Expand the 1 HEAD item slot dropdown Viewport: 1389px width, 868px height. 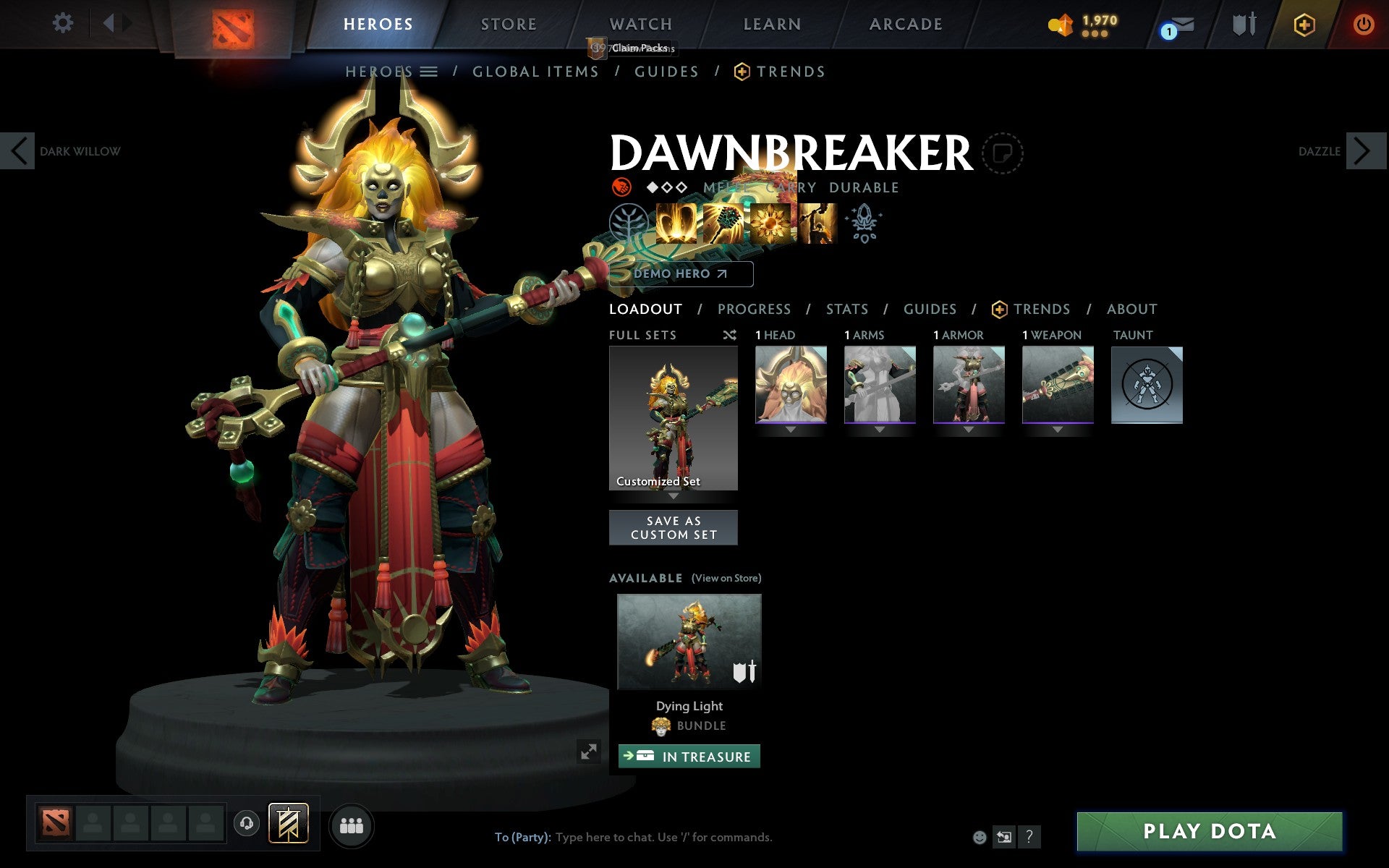[x=790, y=428]
